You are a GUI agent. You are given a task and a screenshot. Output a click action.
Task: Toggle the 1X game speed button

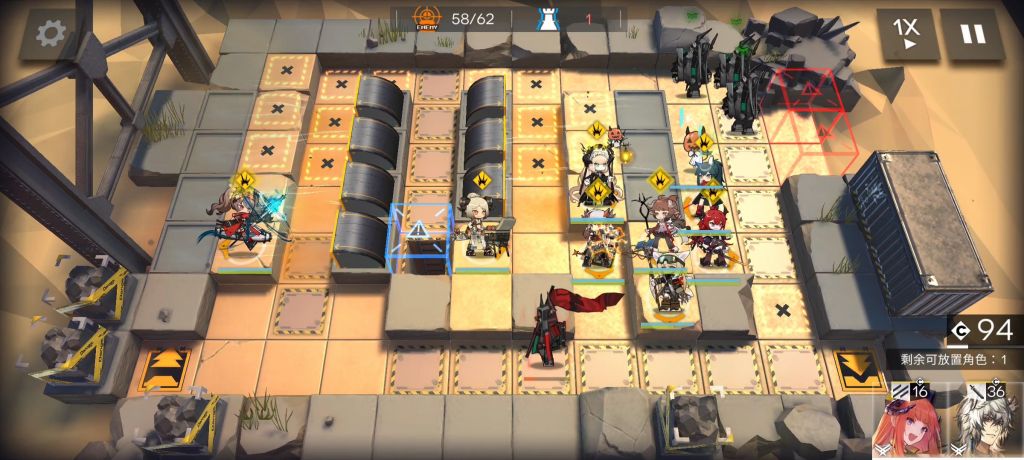908,35
